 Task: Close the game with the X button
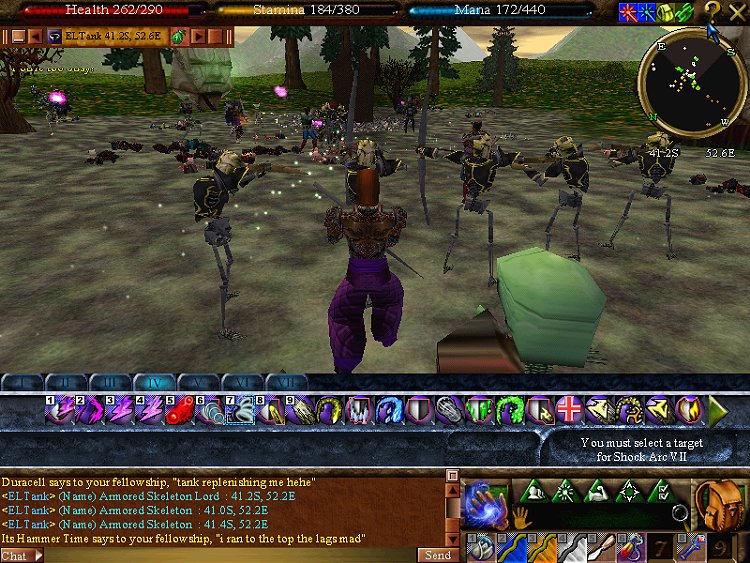click(x=738, y=11)
